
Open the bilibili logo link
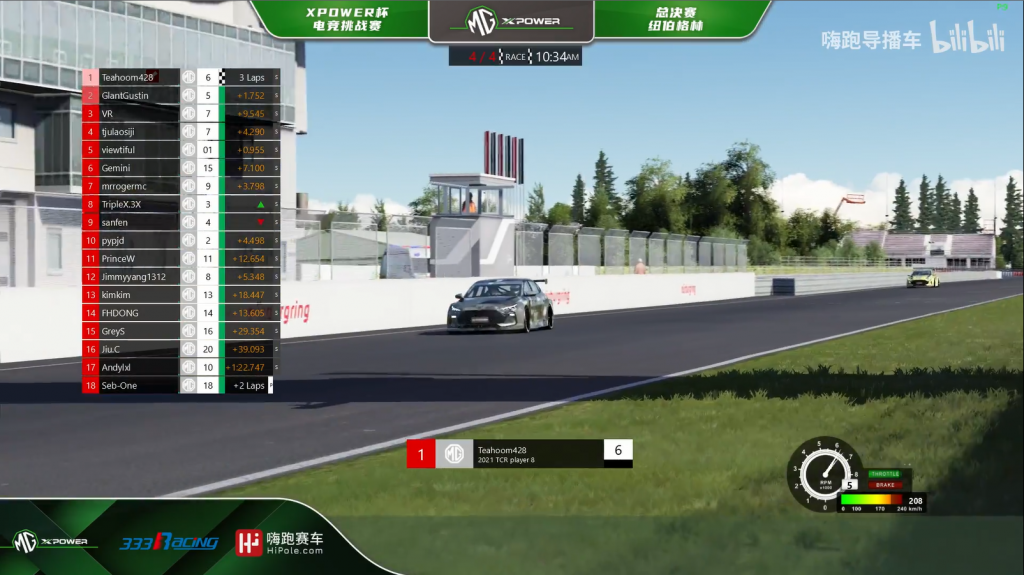[967, 39]
